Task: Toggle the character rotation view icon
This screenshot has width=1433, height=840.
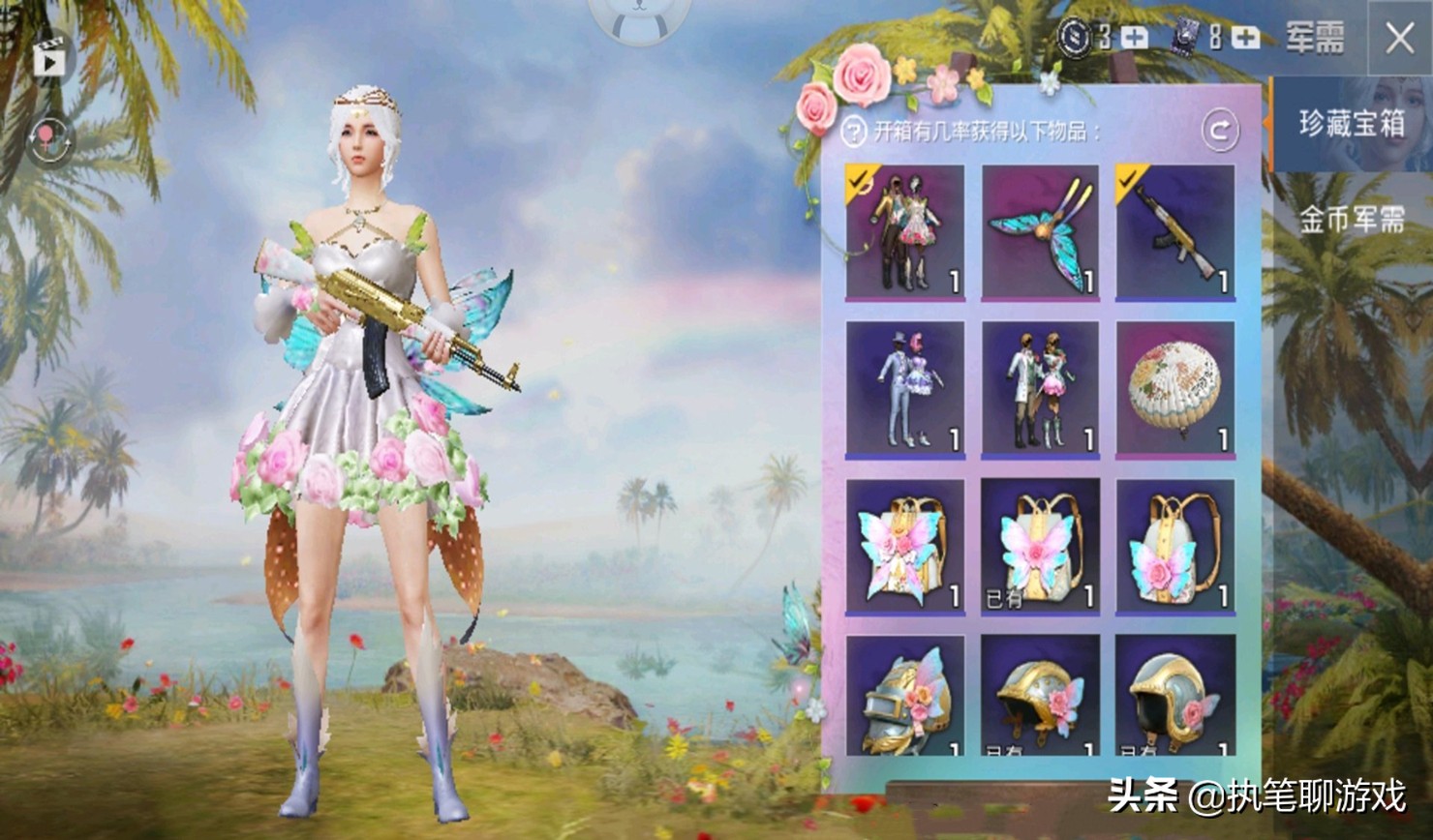Action: click(48, 140)
